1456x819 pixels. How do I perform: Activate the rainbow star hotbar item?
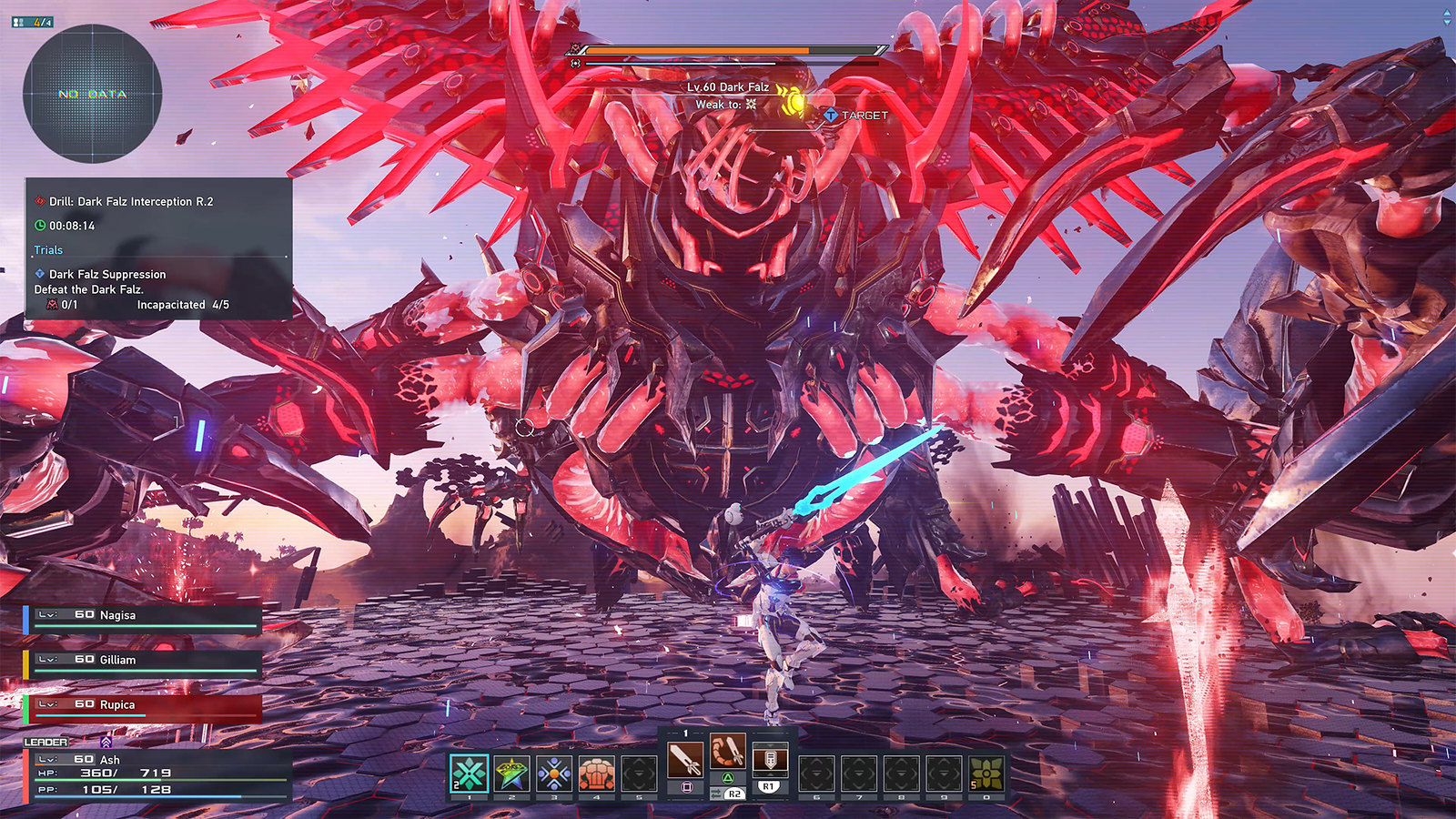pos(511,774)
